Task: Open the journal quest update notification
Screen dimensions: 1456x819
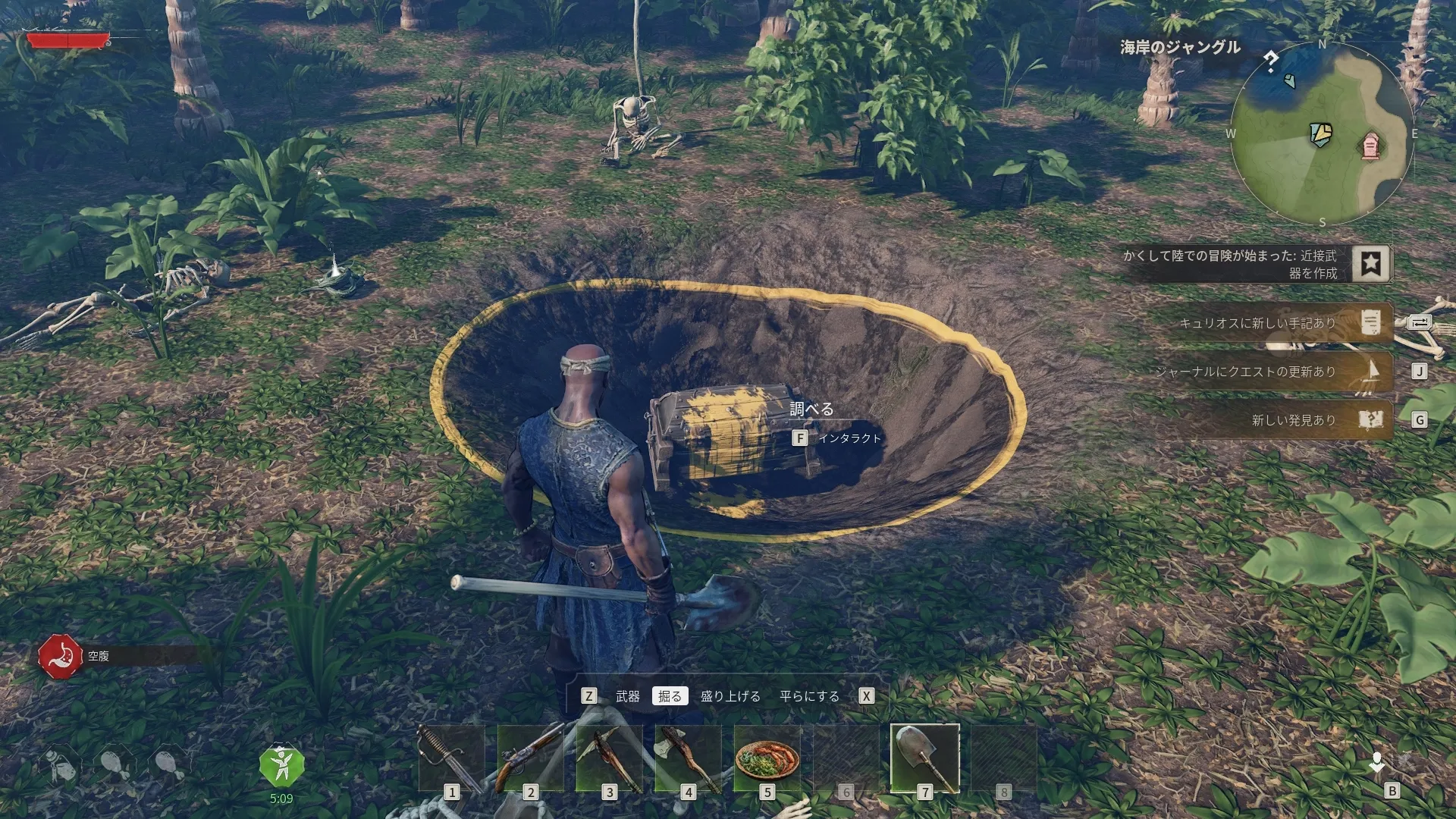Action: coord(1282,372)
